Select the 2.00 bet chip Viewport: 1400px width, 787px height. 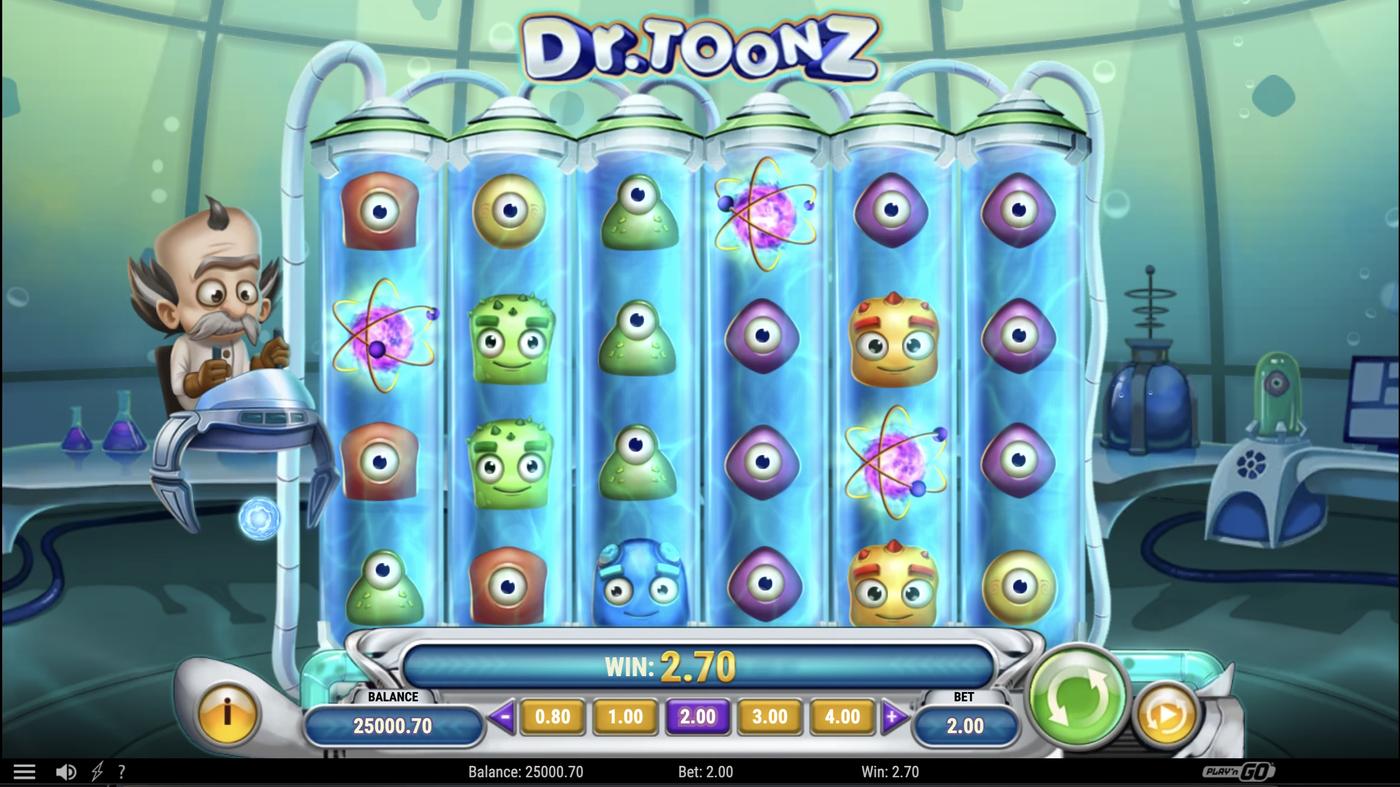click(x=697, y=716)
